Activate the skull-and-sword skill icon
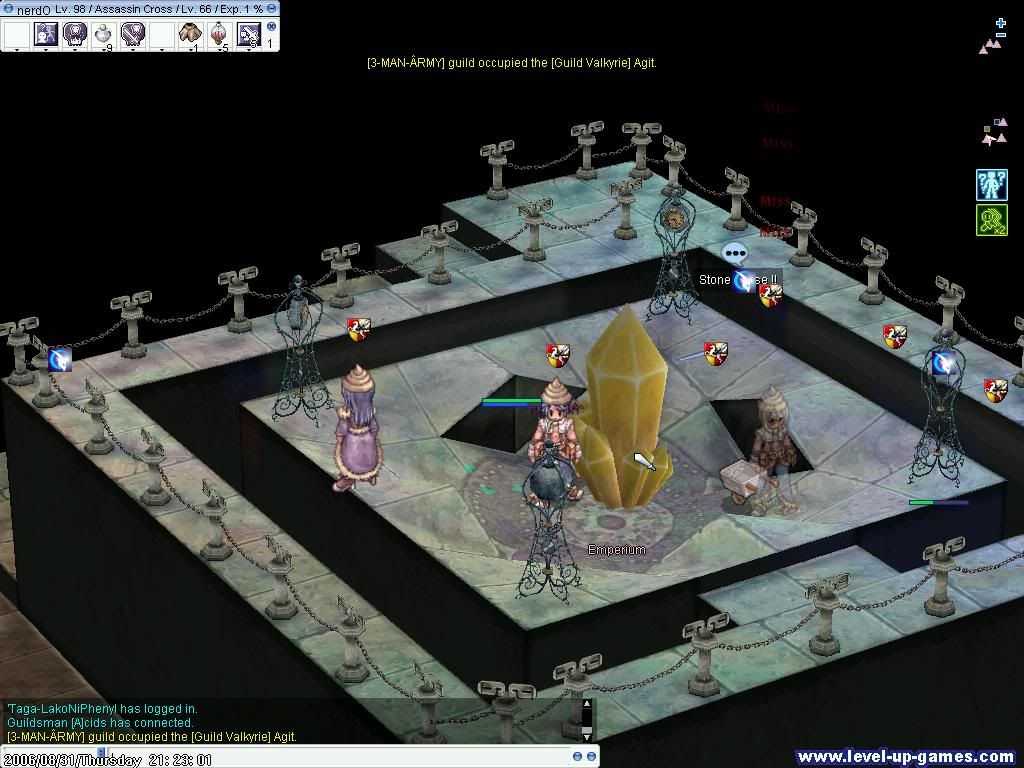The width and height of the screenshot is (1024, 768). click(132, 34)
